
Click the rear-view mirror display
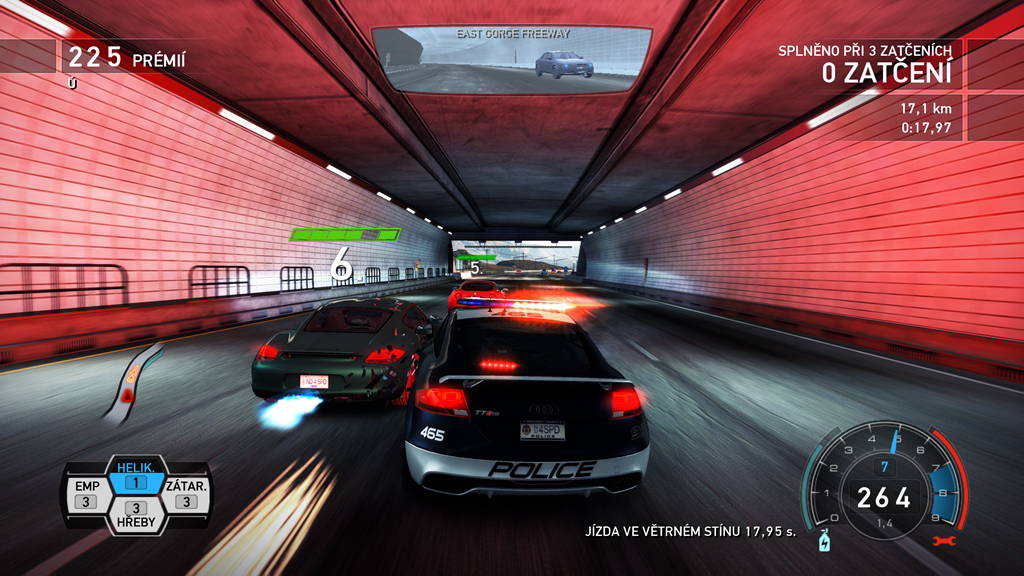(511, 59)
